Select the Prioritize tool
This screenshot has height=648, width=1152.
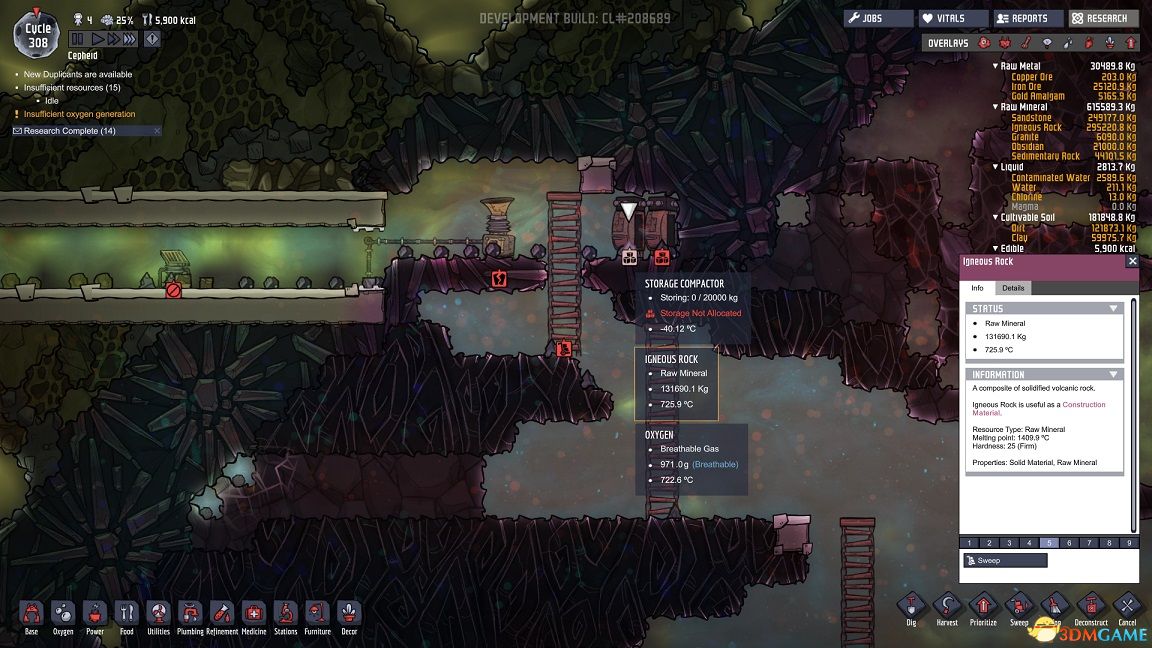click(982, 607)
